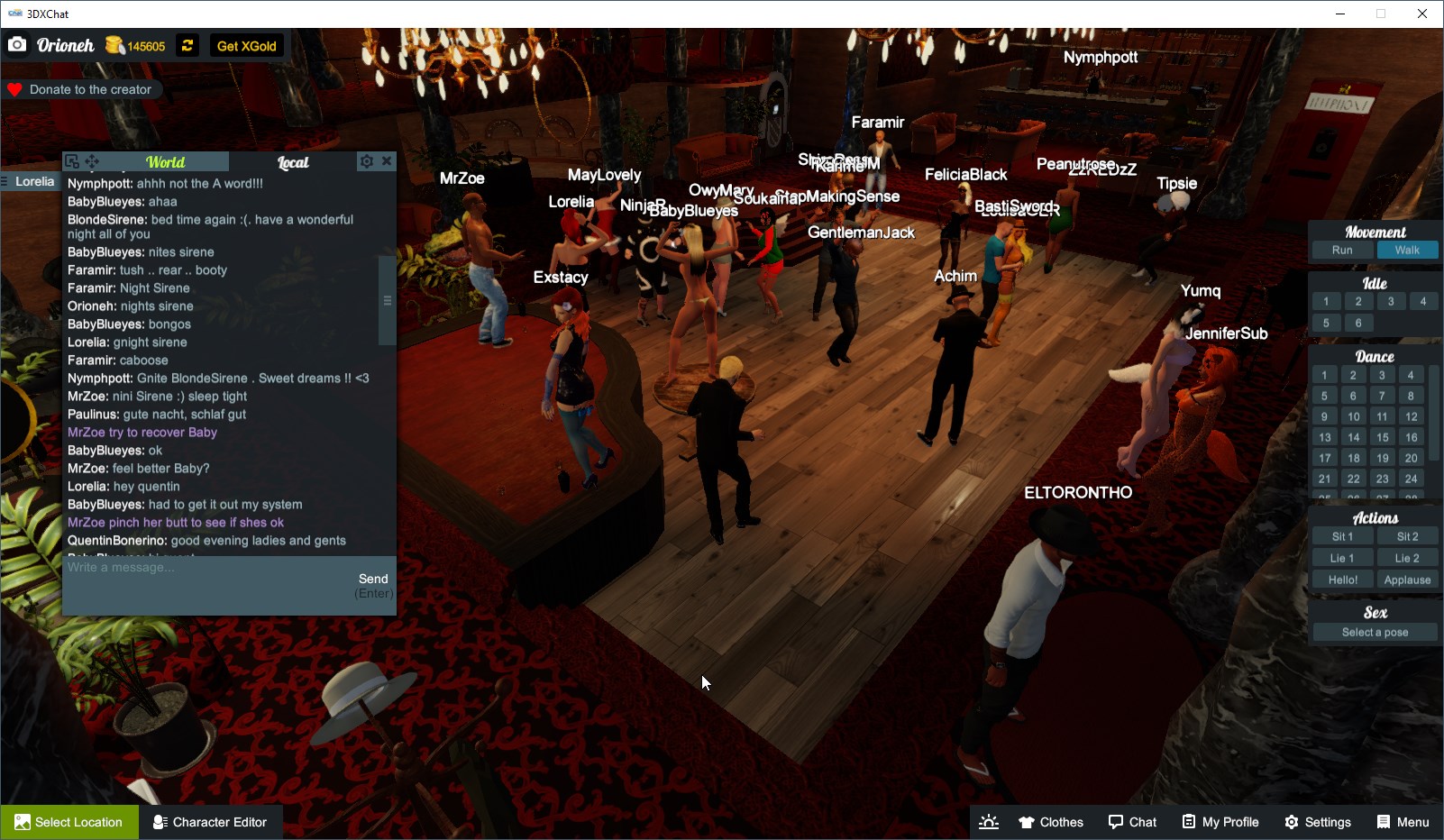Open Clothes from the bottom bar
Screen dimensions: 1444x840
(x=1050, y=822)
